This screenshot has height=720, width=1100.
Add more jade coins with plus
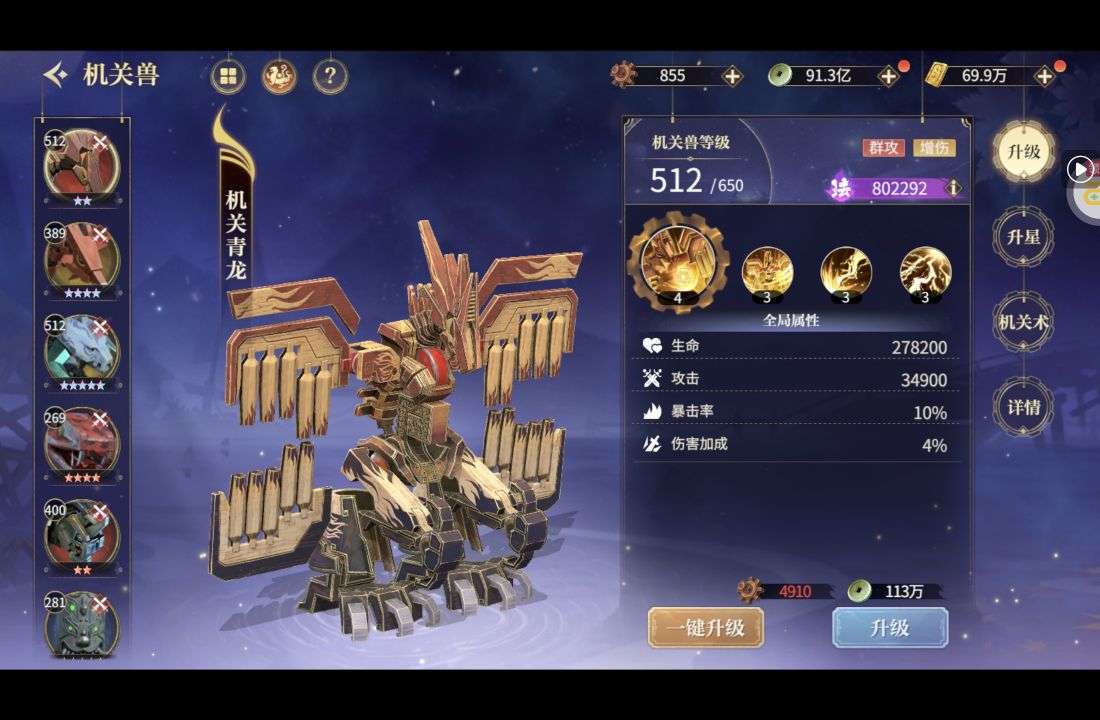coord(888,76)
